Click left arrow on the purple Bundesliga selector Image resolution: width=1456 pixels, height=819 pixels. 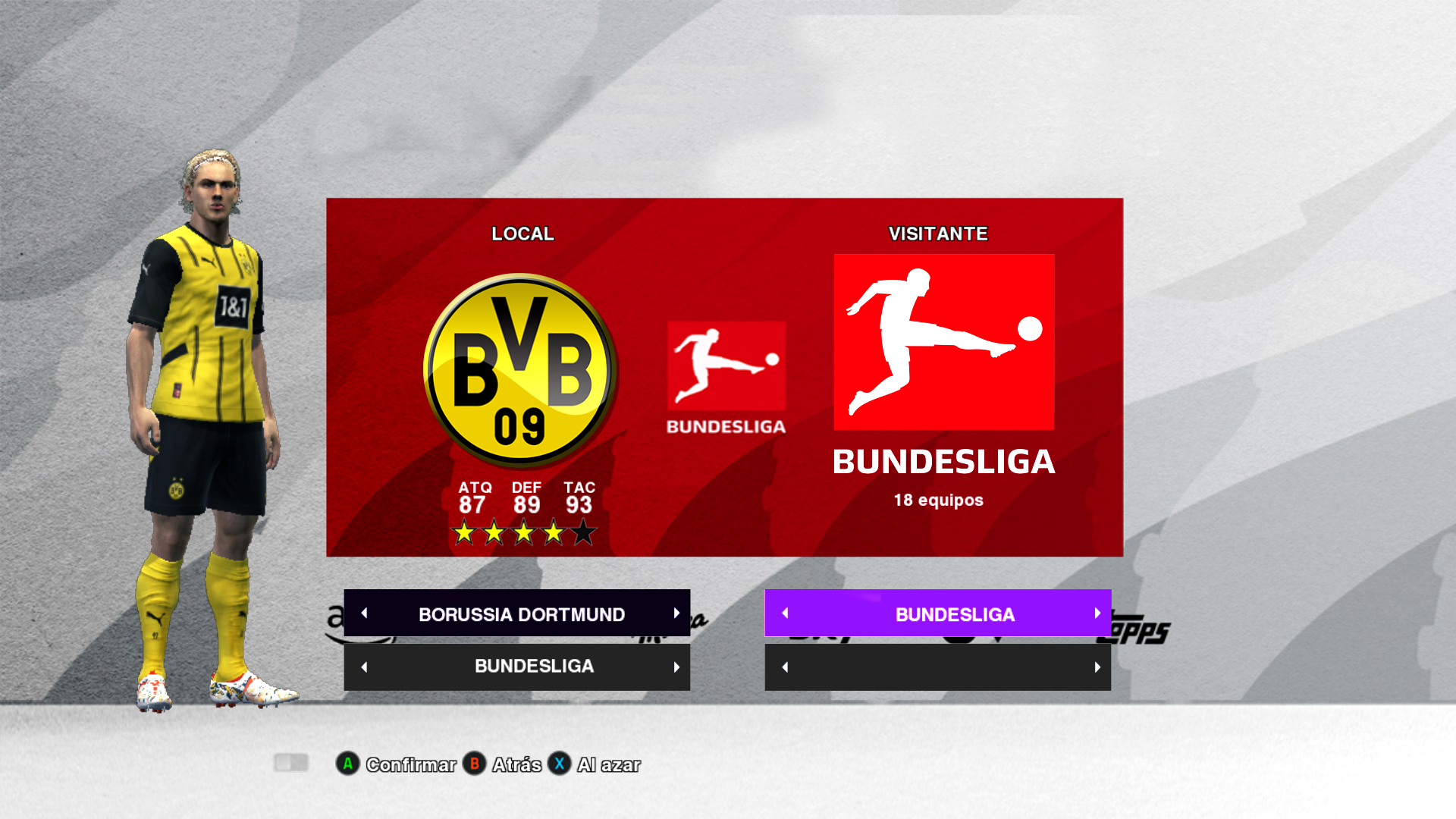click(786, 613)
